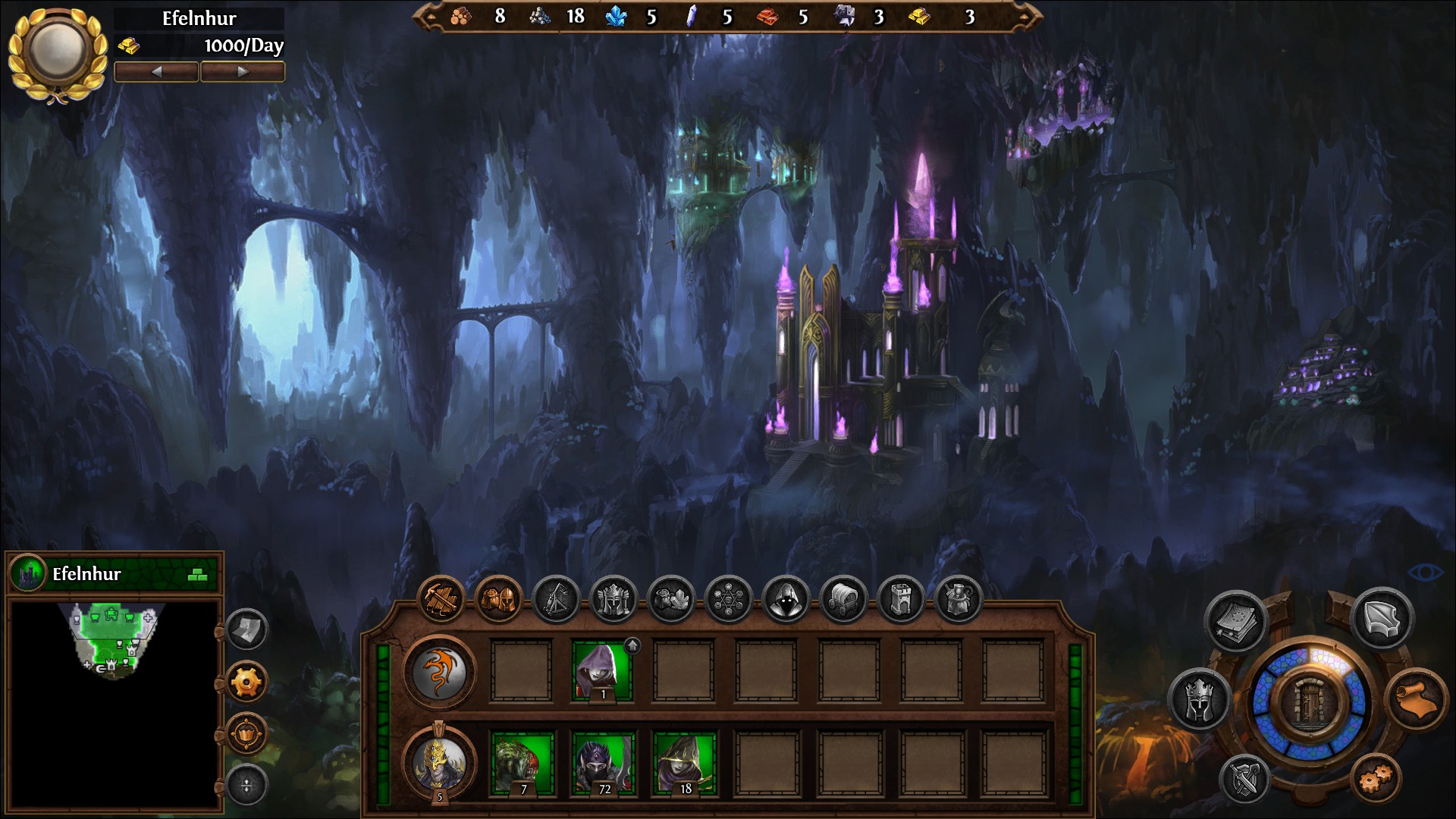Select the visiting hero portrait
1456x819 pixels.
coord(439,762)
